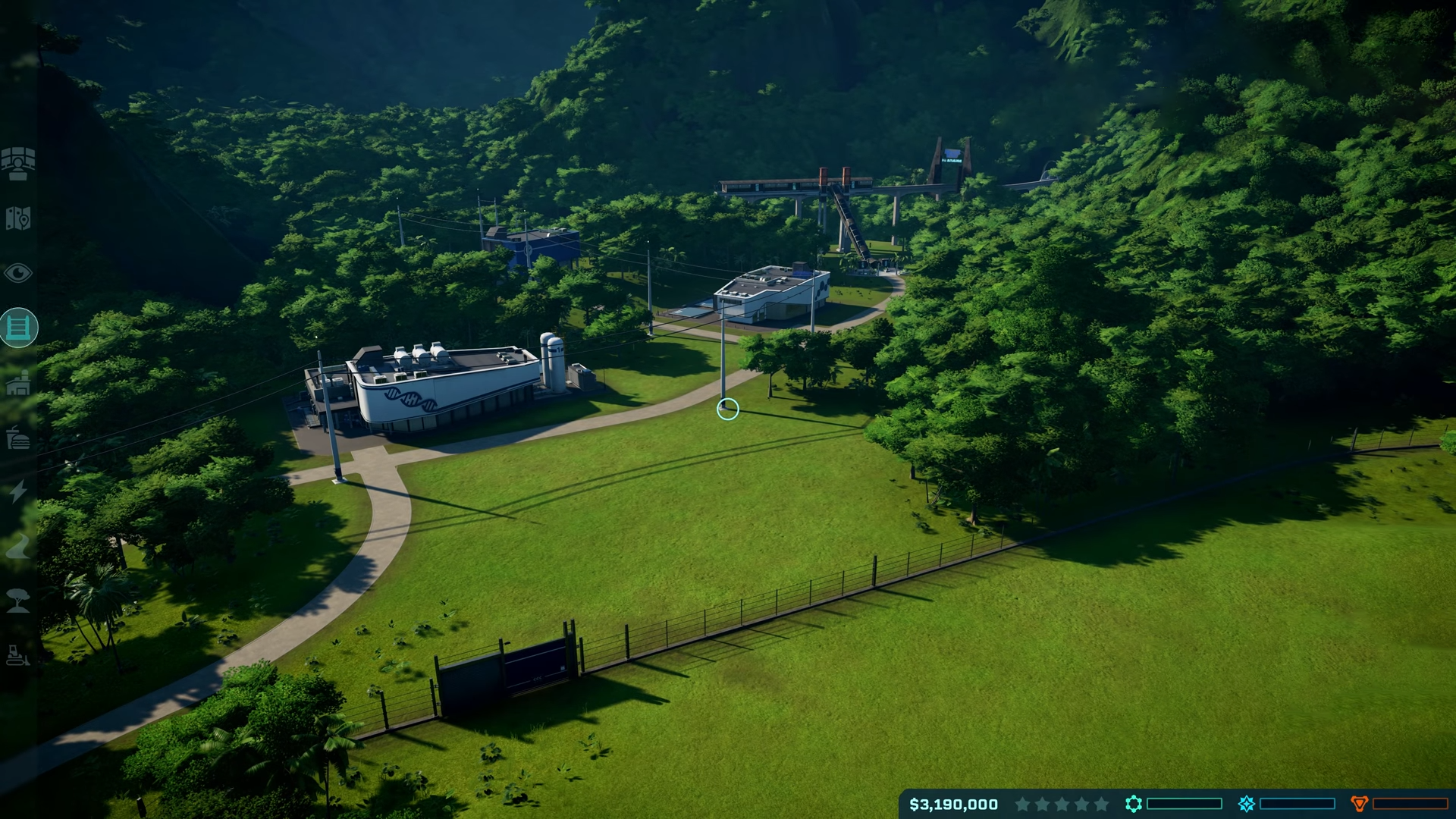Open the control room menu
The width and height of the screenshot is (1456, 819).
coord(18,163)
